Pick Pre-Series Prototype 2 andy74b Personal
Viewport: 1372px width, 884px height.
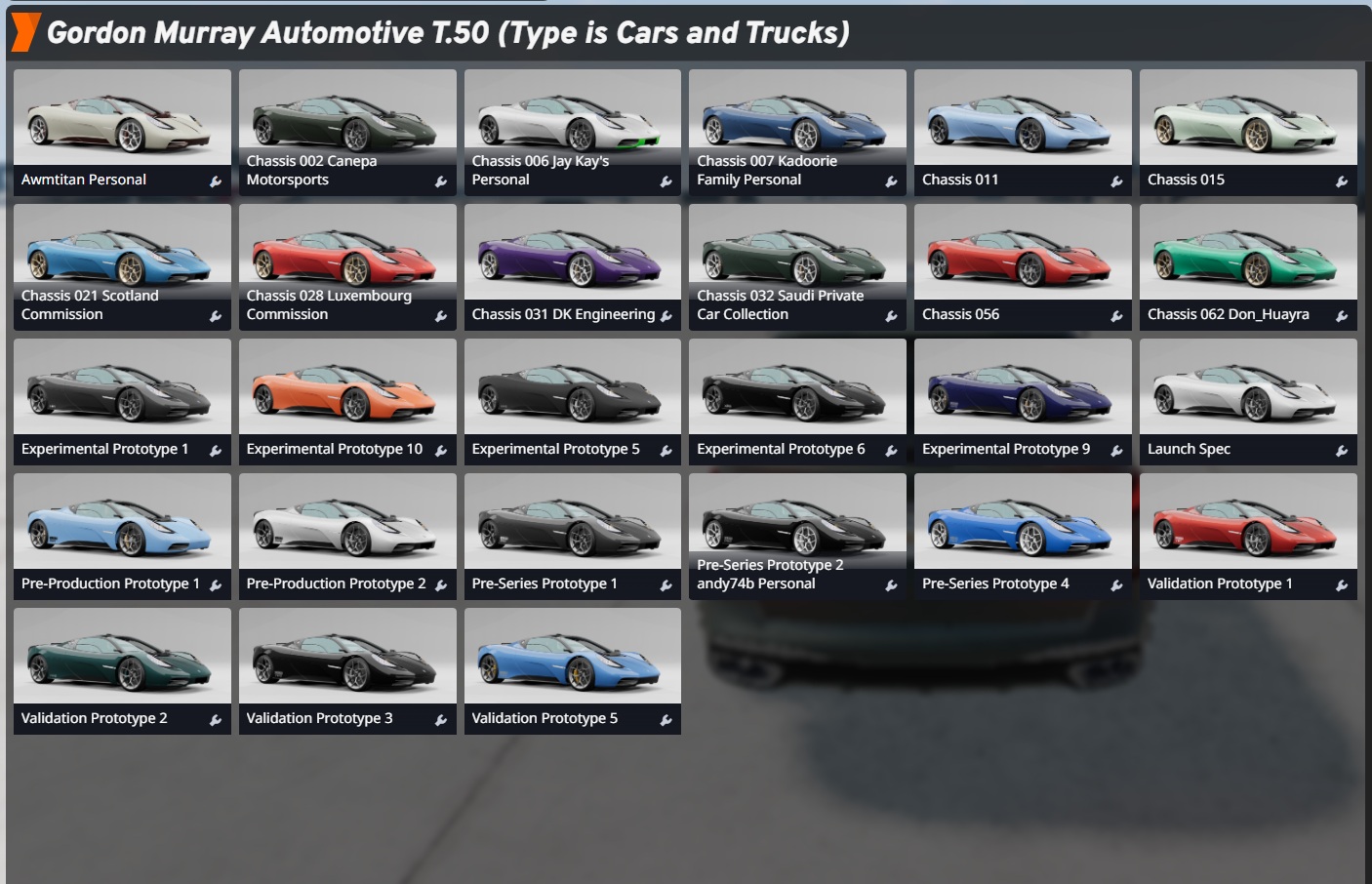click(x=797, y=536)
